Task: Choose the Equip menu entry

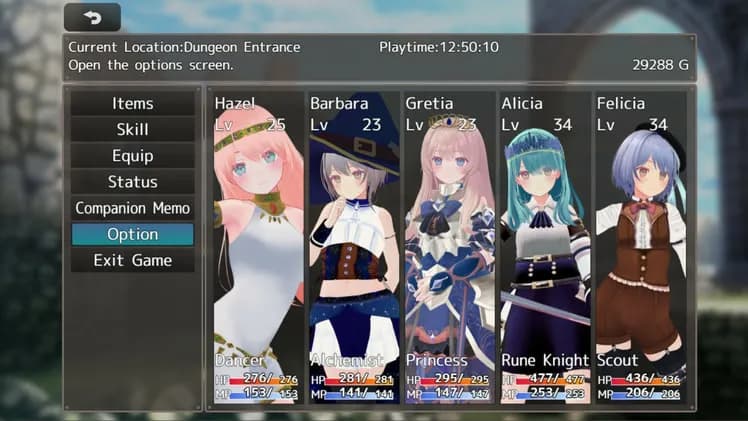Action: point(133,156)
